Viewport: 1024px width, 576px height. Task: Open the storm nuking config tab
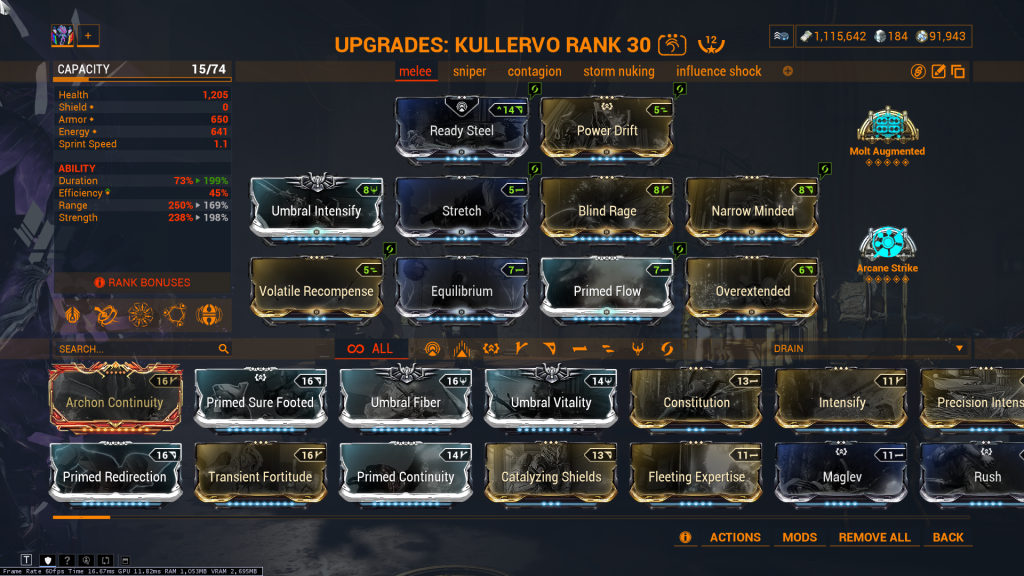pos(618,71)
